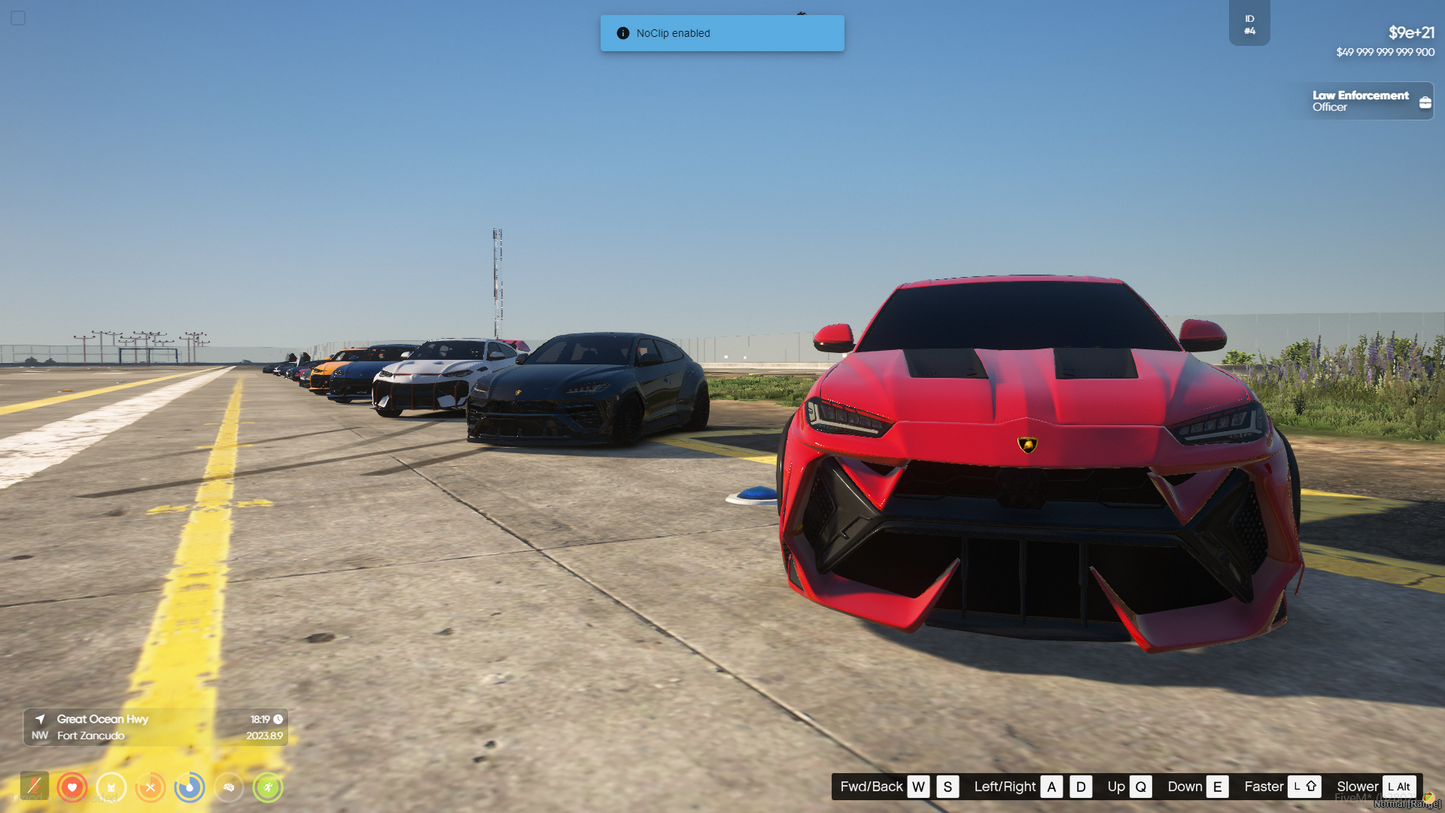
Task: Select the orange hunger fork-and-knife icon
Action: [x=150, y=787]
